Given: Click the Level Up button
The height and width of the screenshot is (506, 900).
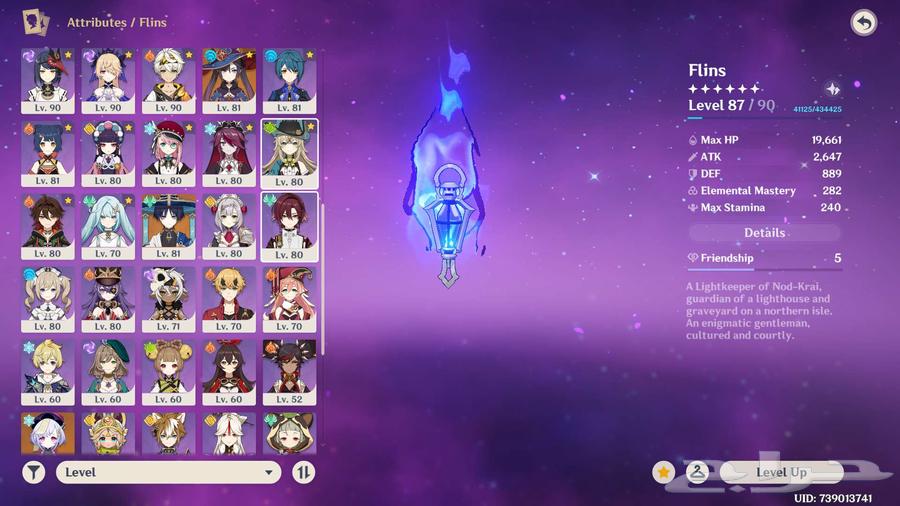Looking at the screenshot, I should click(781, 472).
